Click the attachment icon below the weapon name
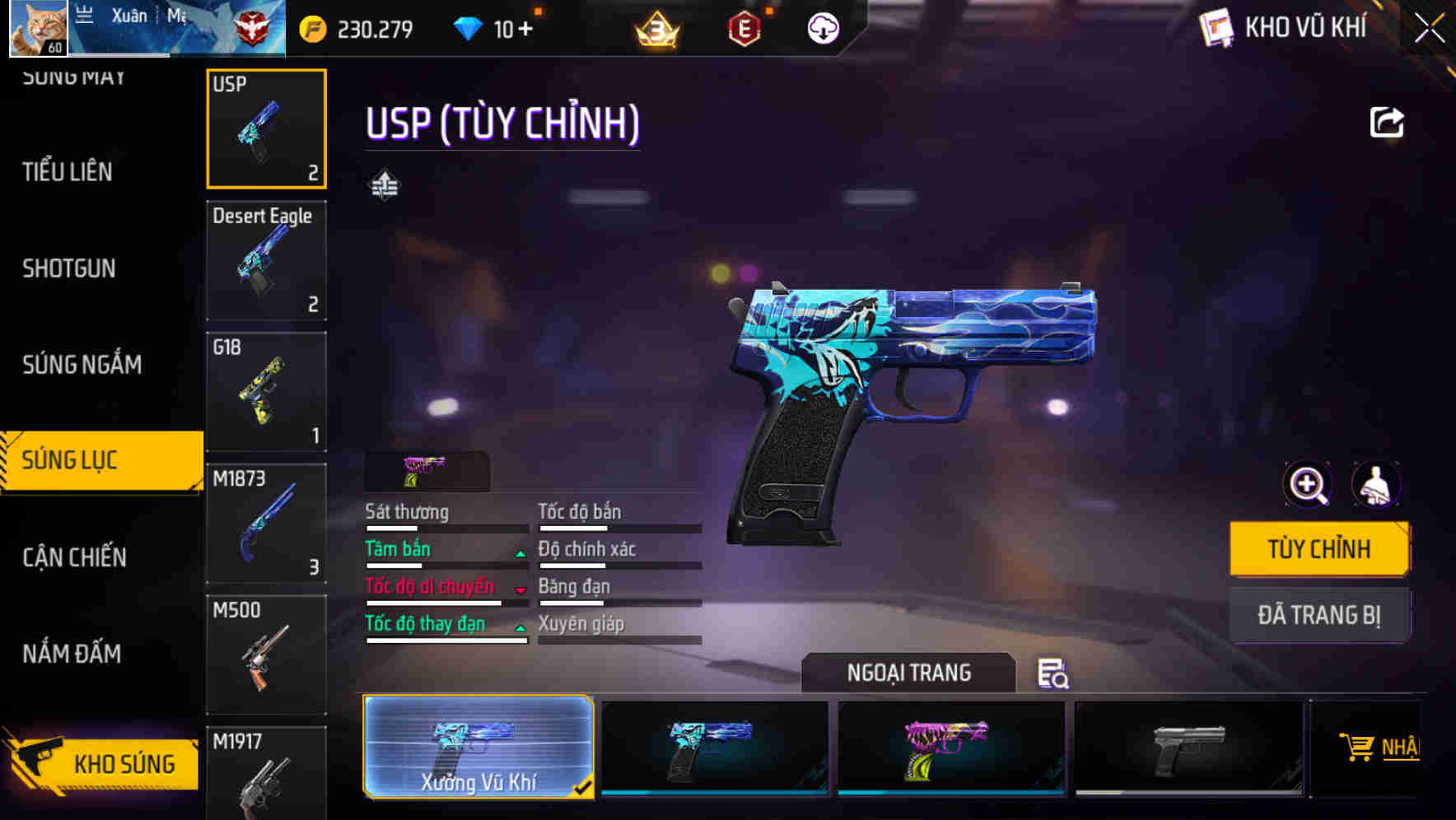This screenshot has width=1456, height=820. pyautogui.click(x=385, y=185)
